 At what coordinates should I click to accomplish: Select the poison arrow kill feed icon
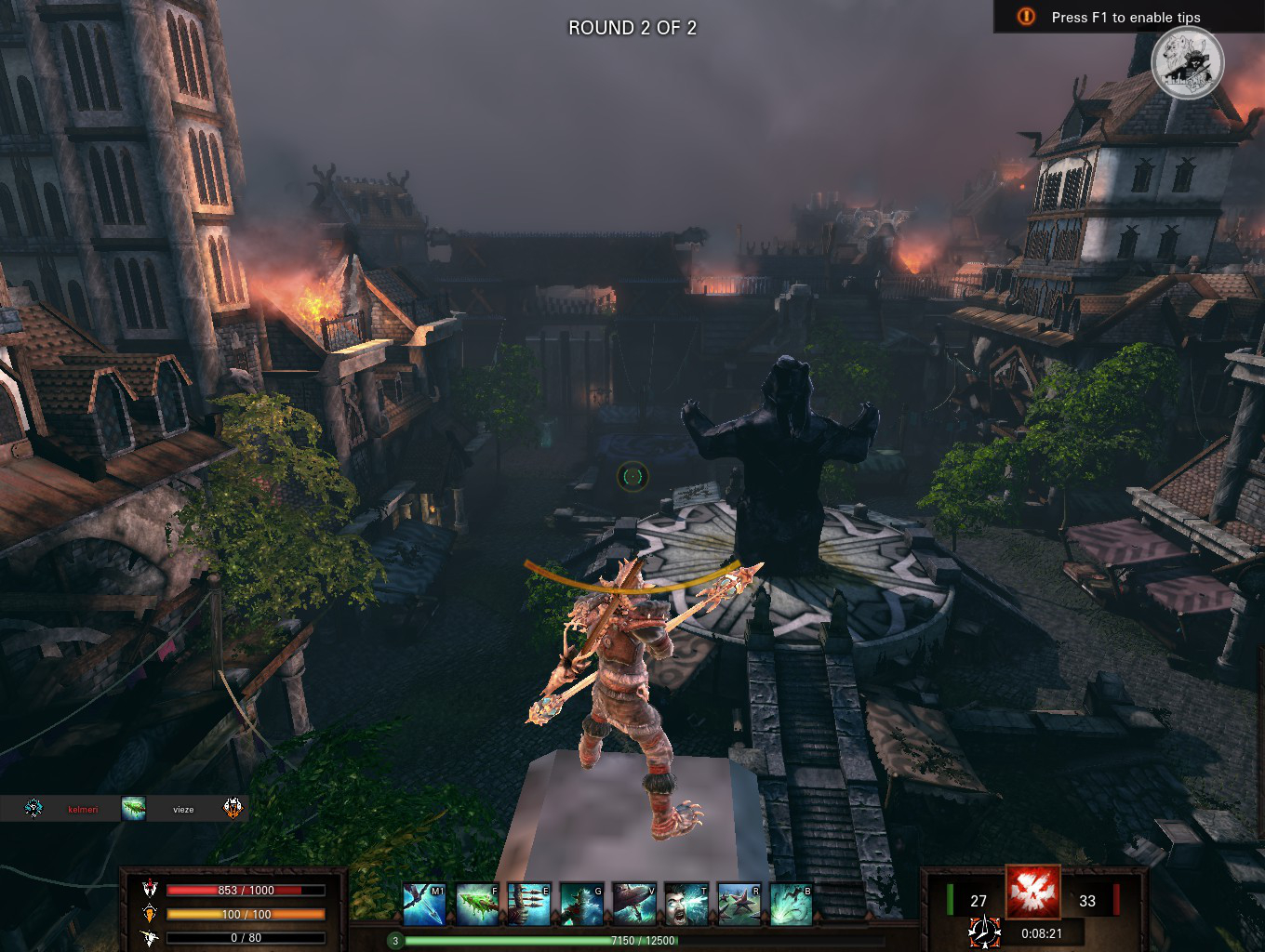(x=134, y=808)
